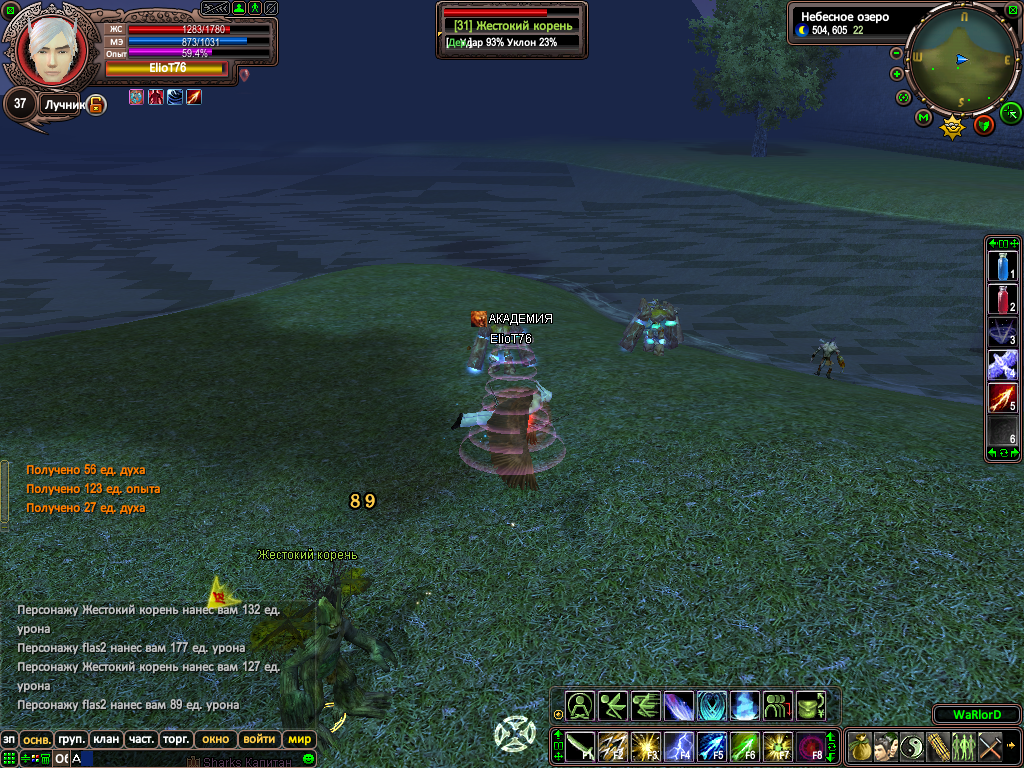1024x768 pixels.
Task: Switch to the клан chat tab
Action: 105,740
